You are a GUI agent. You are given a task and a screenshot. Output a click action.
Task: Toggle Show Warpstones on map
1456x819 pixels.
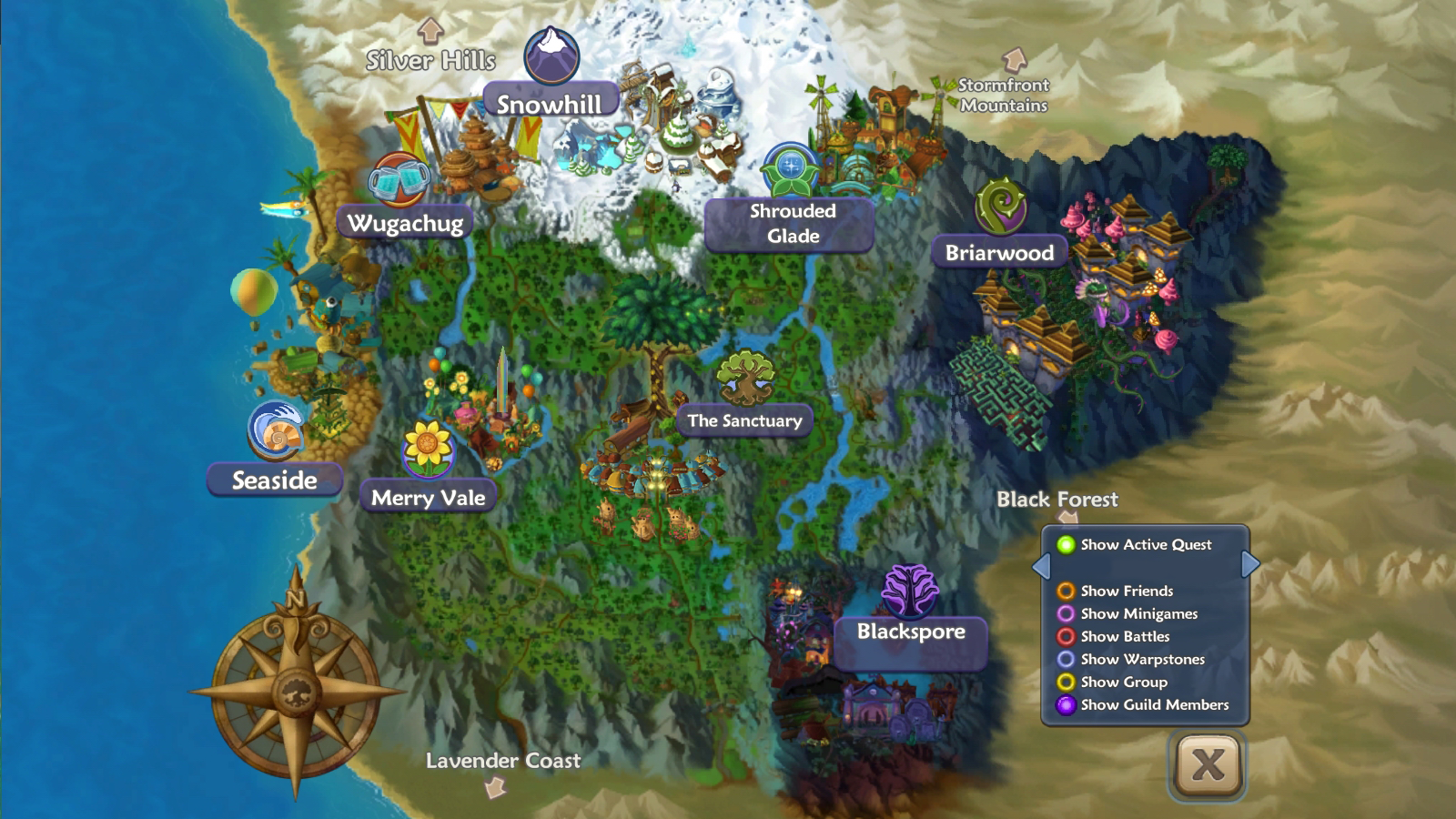[x=1066, y=659]
